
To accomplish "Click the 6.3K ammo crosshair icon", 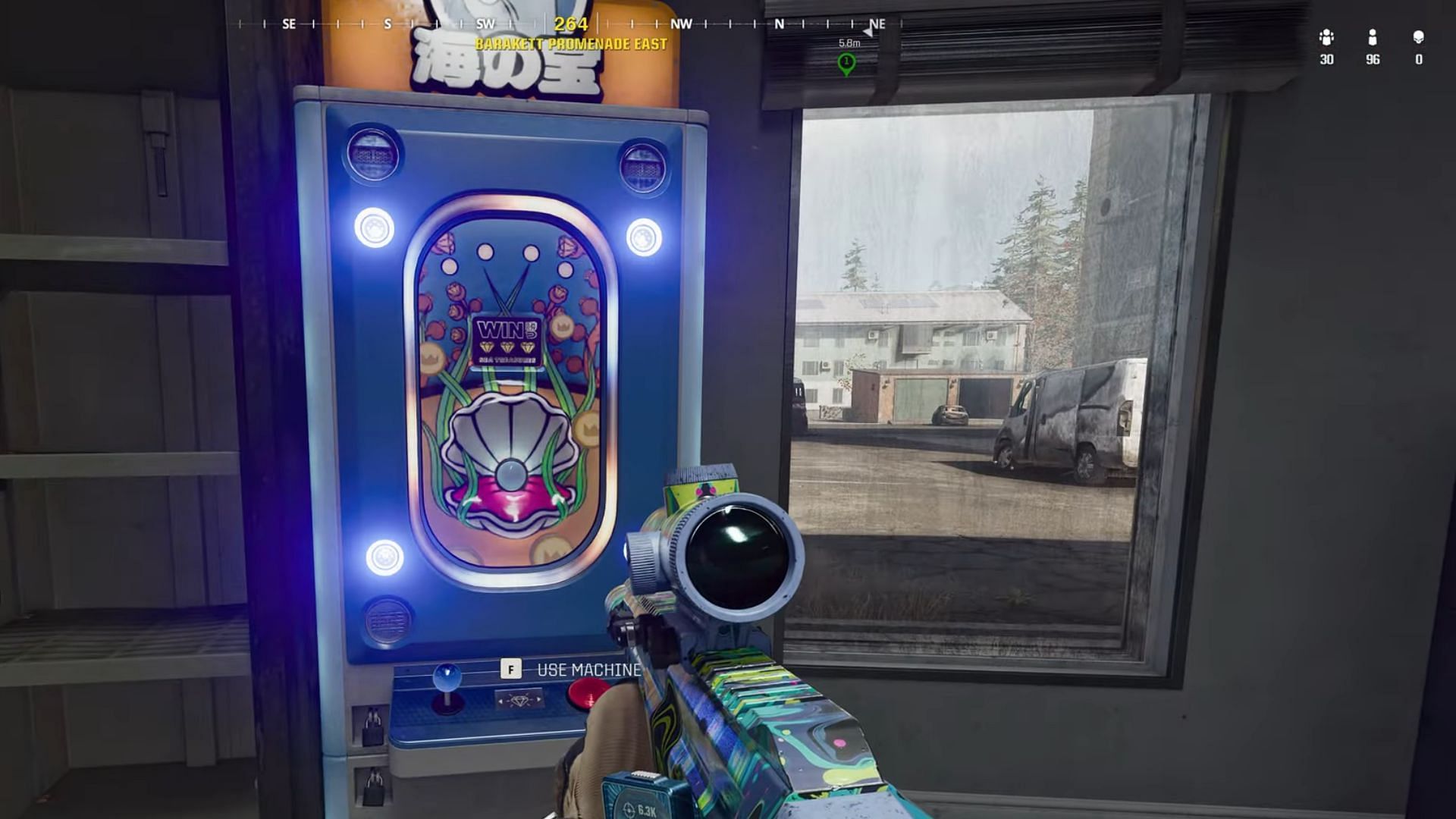I will point(629,808).
